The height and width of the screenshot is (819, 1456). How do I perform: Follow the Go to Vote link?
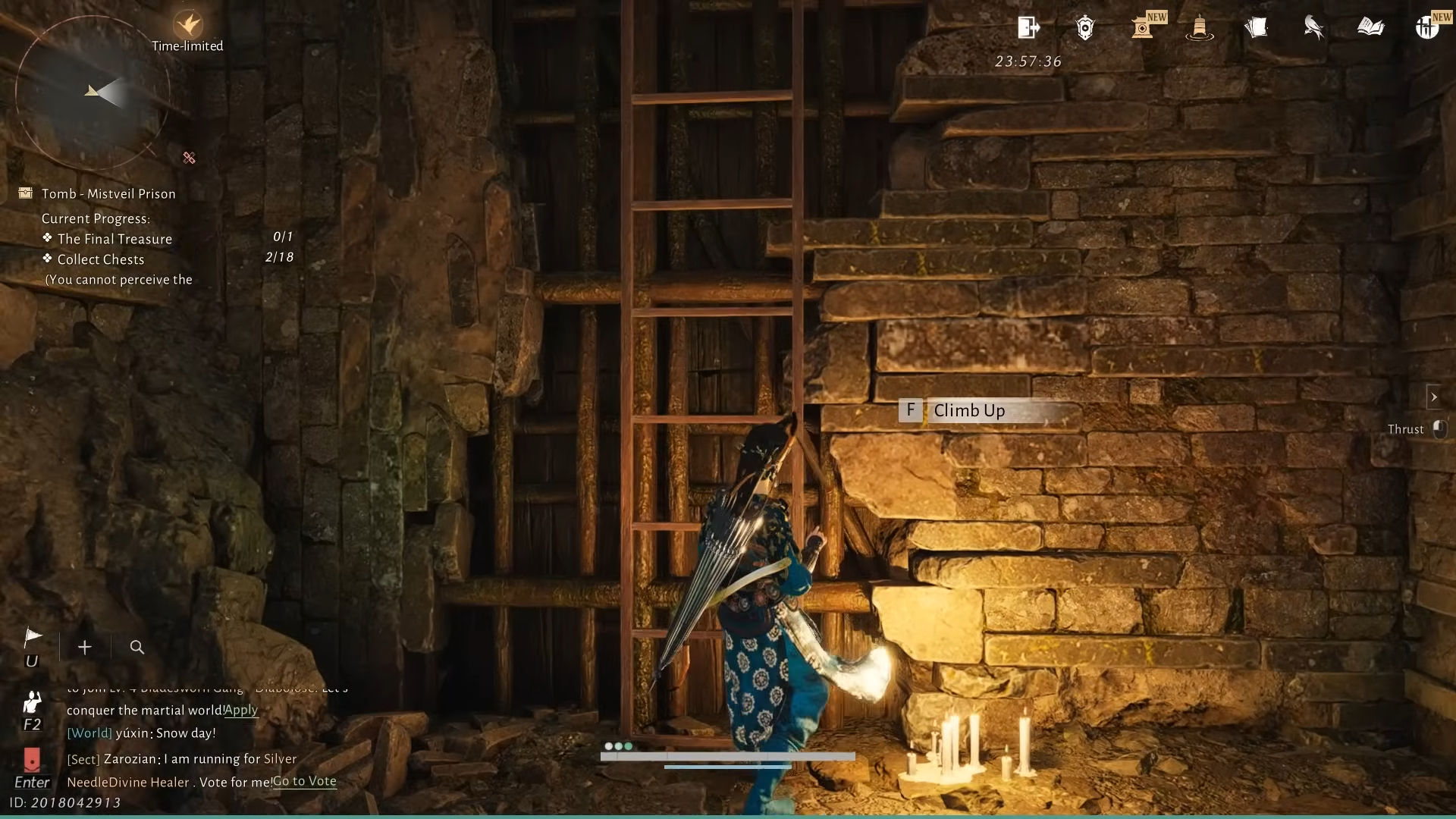tap(304, 781)
